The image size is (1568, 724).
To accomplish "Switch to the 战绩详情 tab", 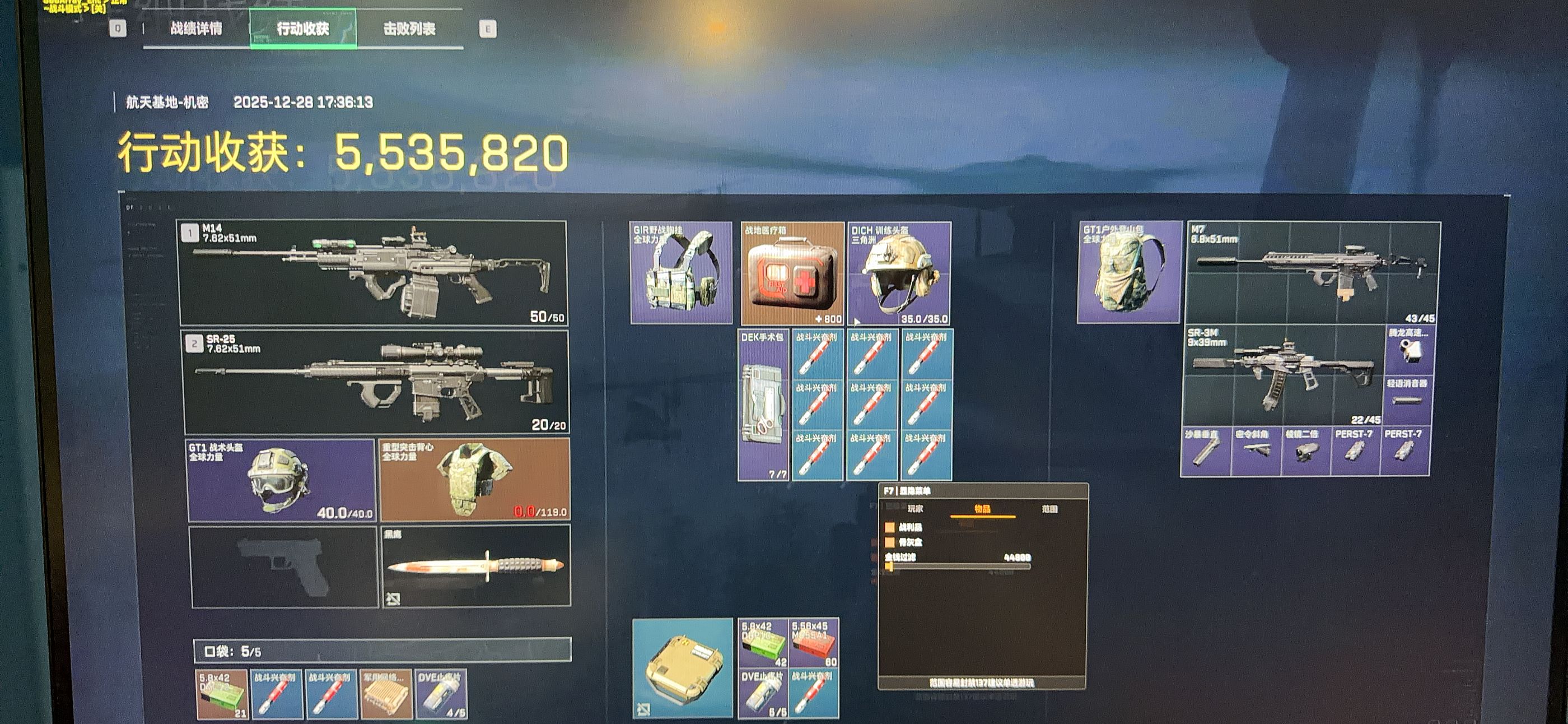I will [196, 29].
